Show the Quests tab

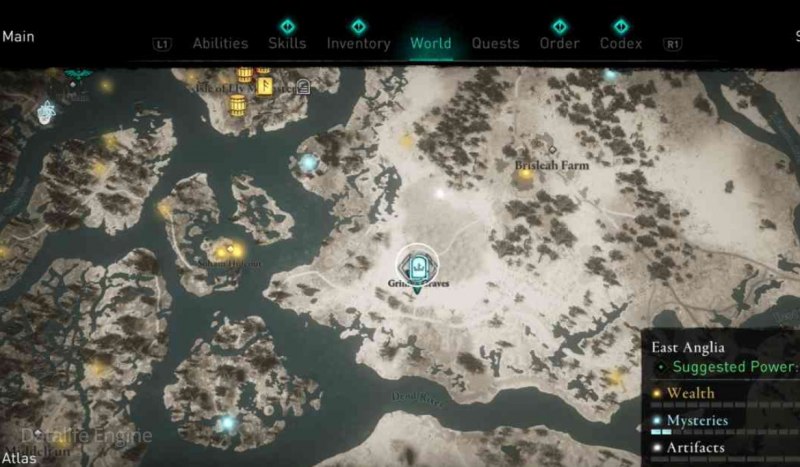(495, 43)
